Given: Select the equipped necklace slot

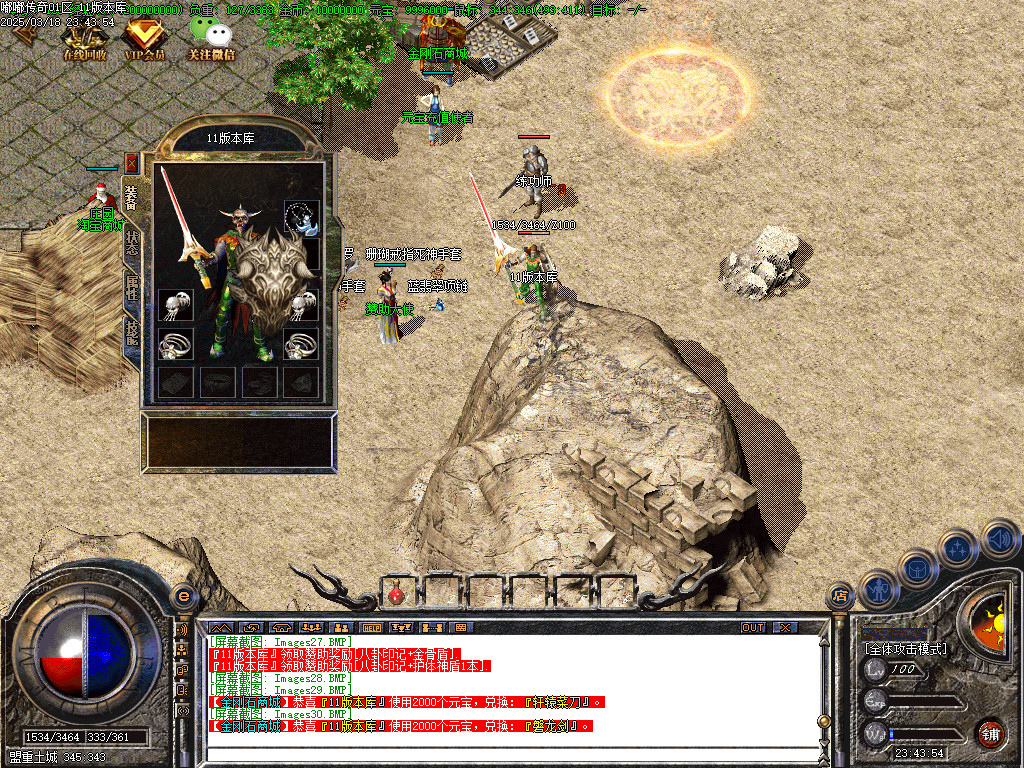Looking at the screenshot, I should [x=301, y=217].
